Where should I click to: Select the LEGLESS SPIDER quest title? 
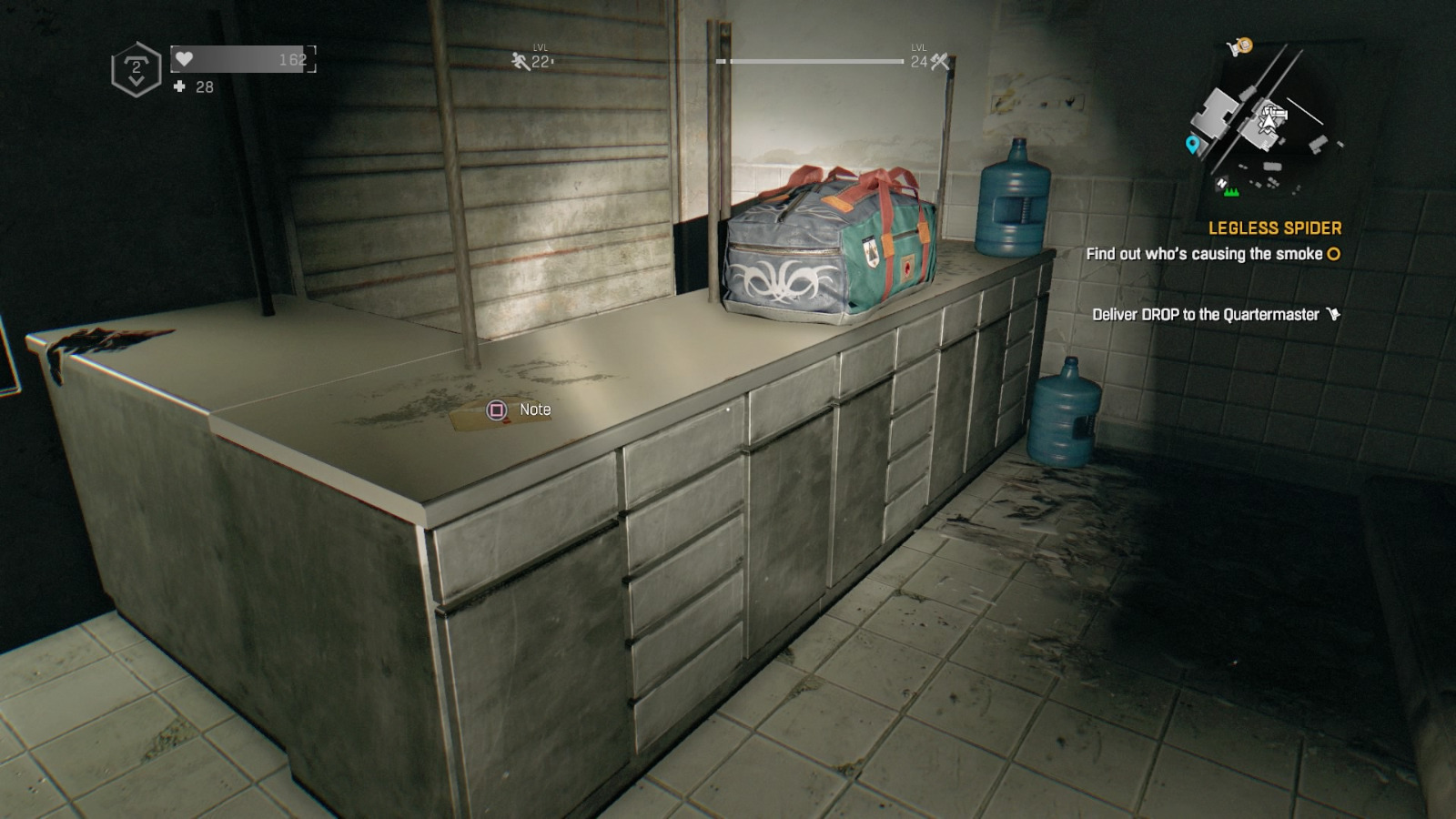click(1276, 227)
